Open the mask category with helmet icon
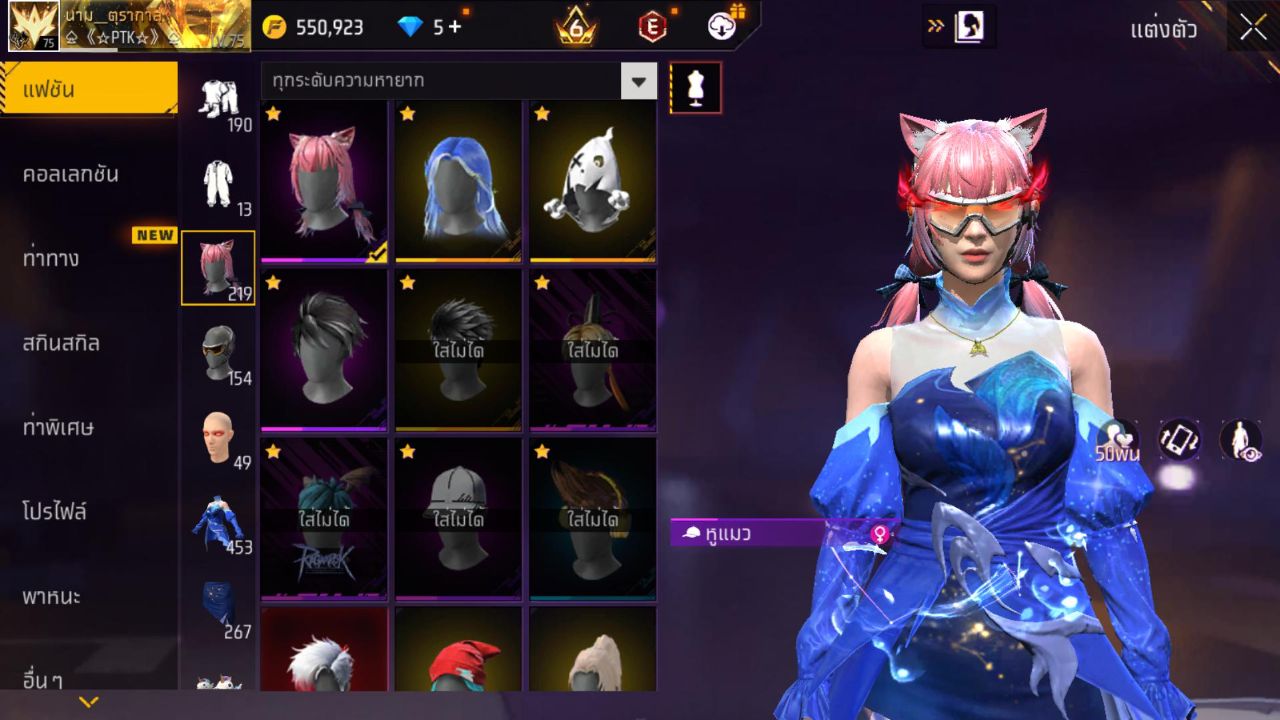This screenshot has height=720, width=1280. pos(218,351)
